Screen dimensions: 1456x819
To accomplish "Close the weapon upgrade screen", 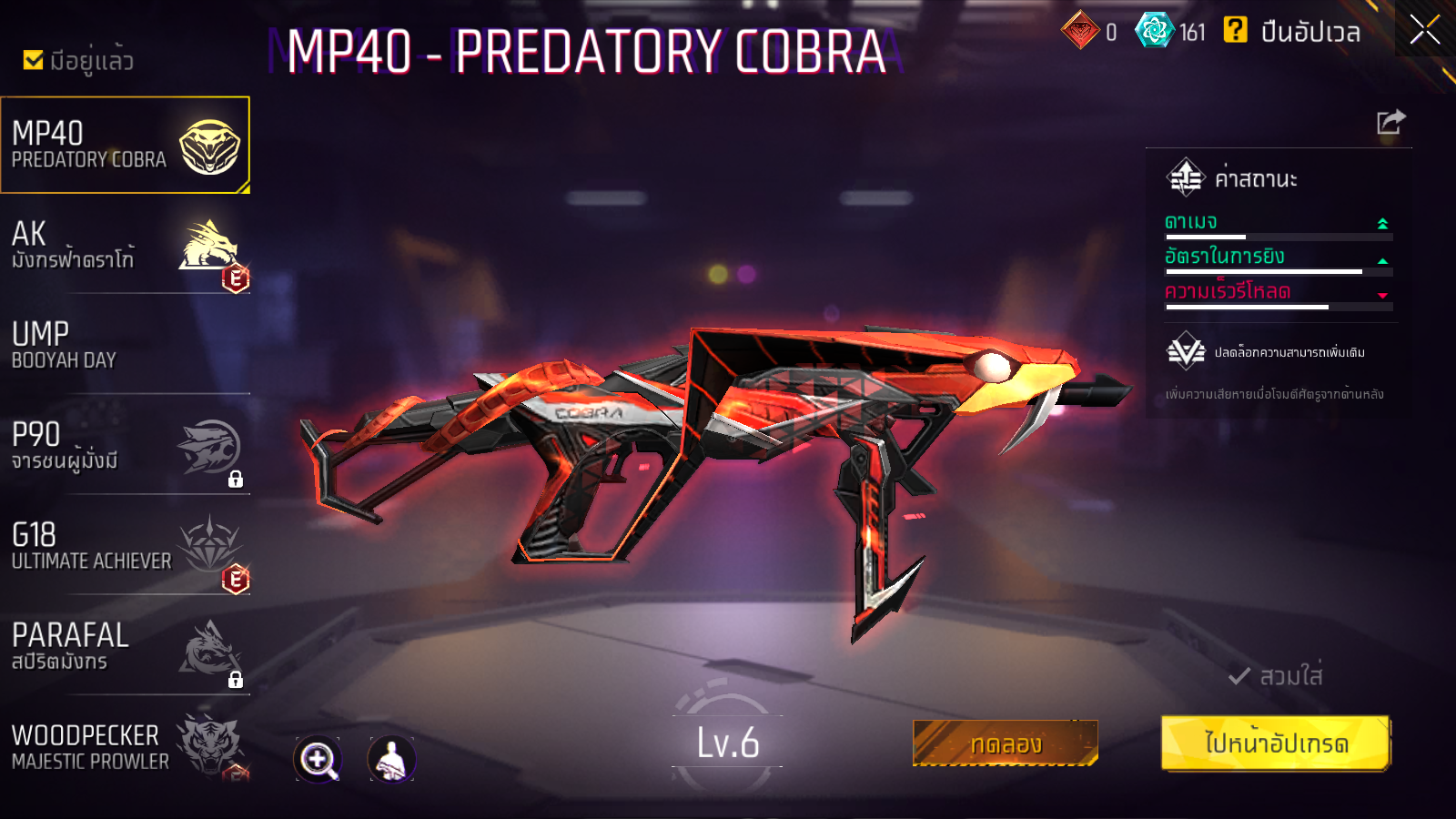I will [1425, 30].
